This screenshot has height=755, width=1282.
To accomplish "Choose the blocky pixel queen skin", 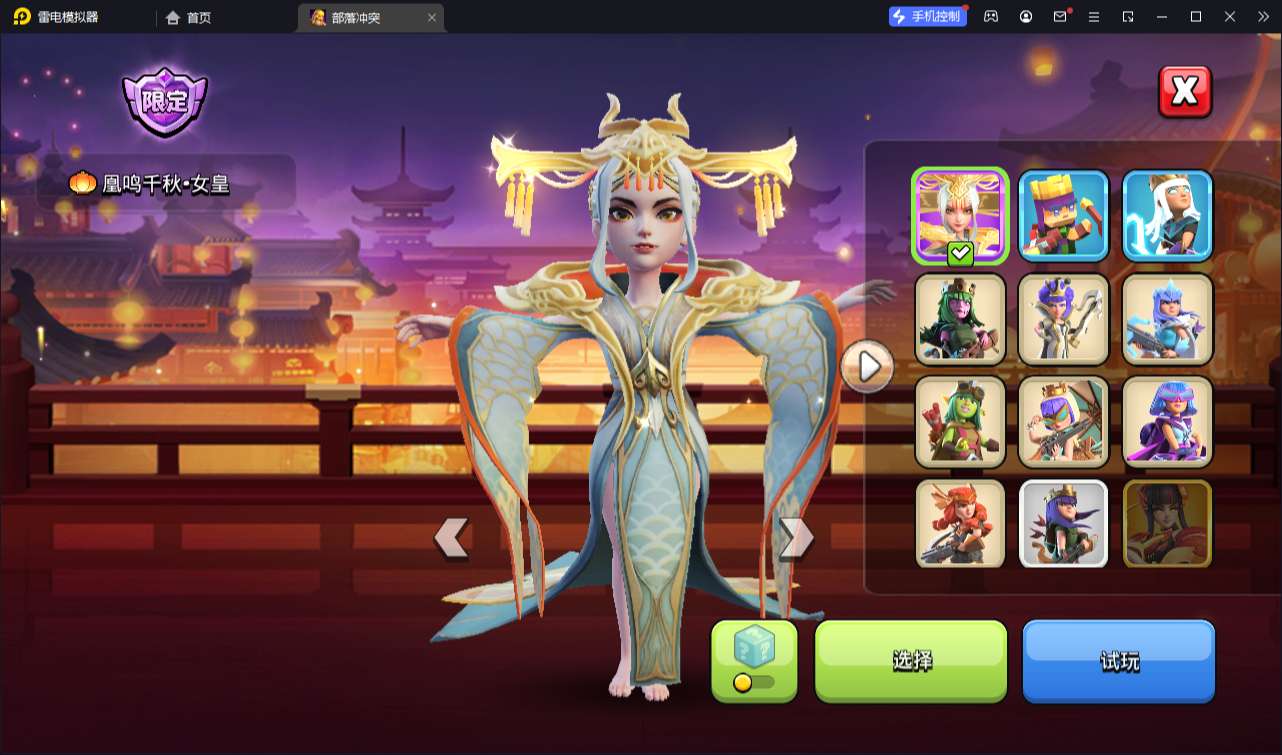I will (1064, 215).
